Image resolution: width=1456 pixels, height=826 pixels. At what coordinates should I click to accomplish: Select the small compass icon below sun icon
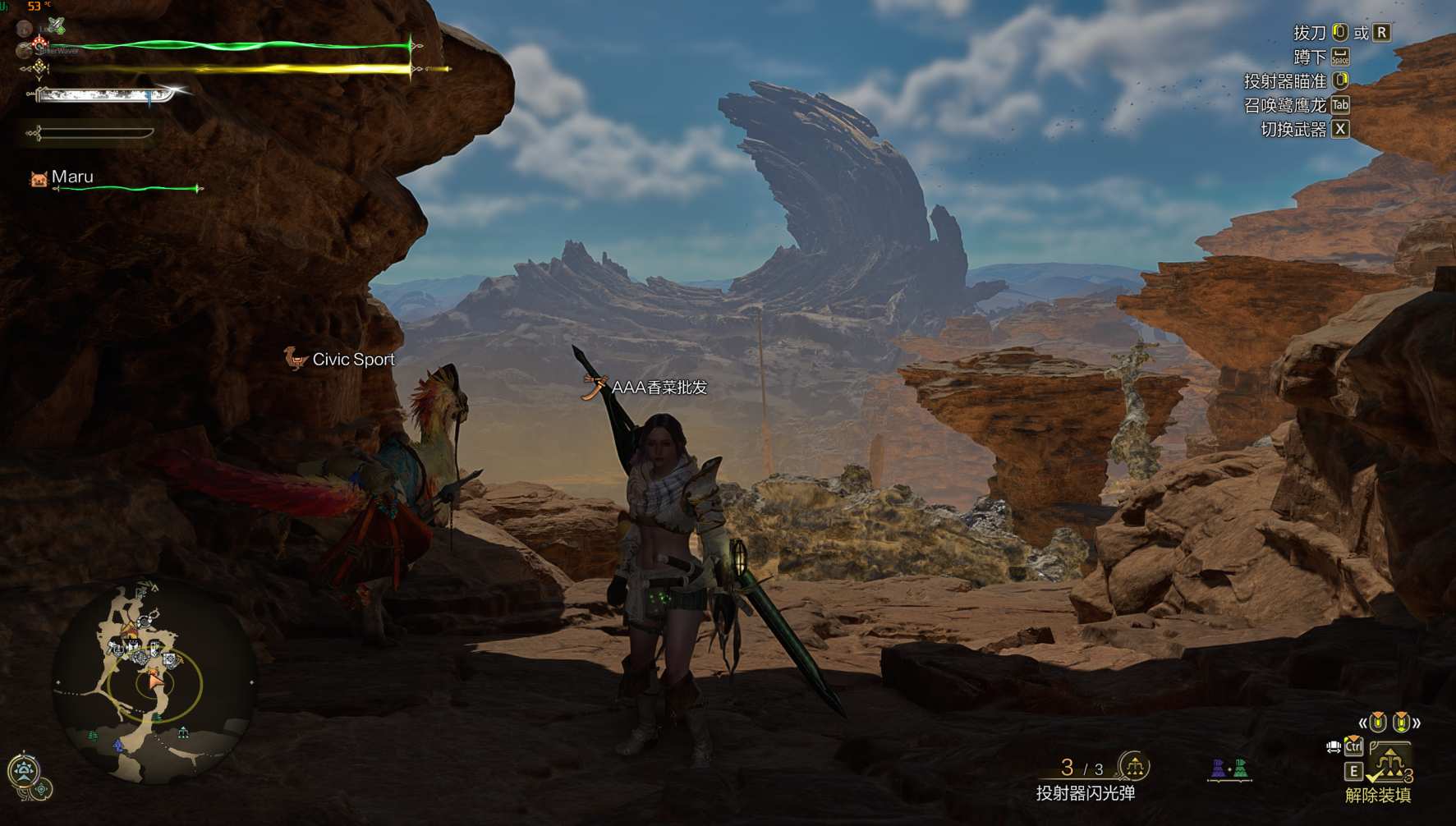[41, 789]
